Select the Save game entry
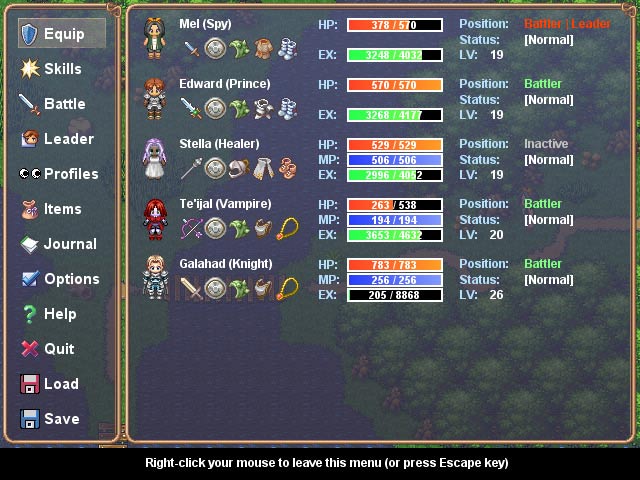This screenshot has width=640, height=480. click(62, 419)
